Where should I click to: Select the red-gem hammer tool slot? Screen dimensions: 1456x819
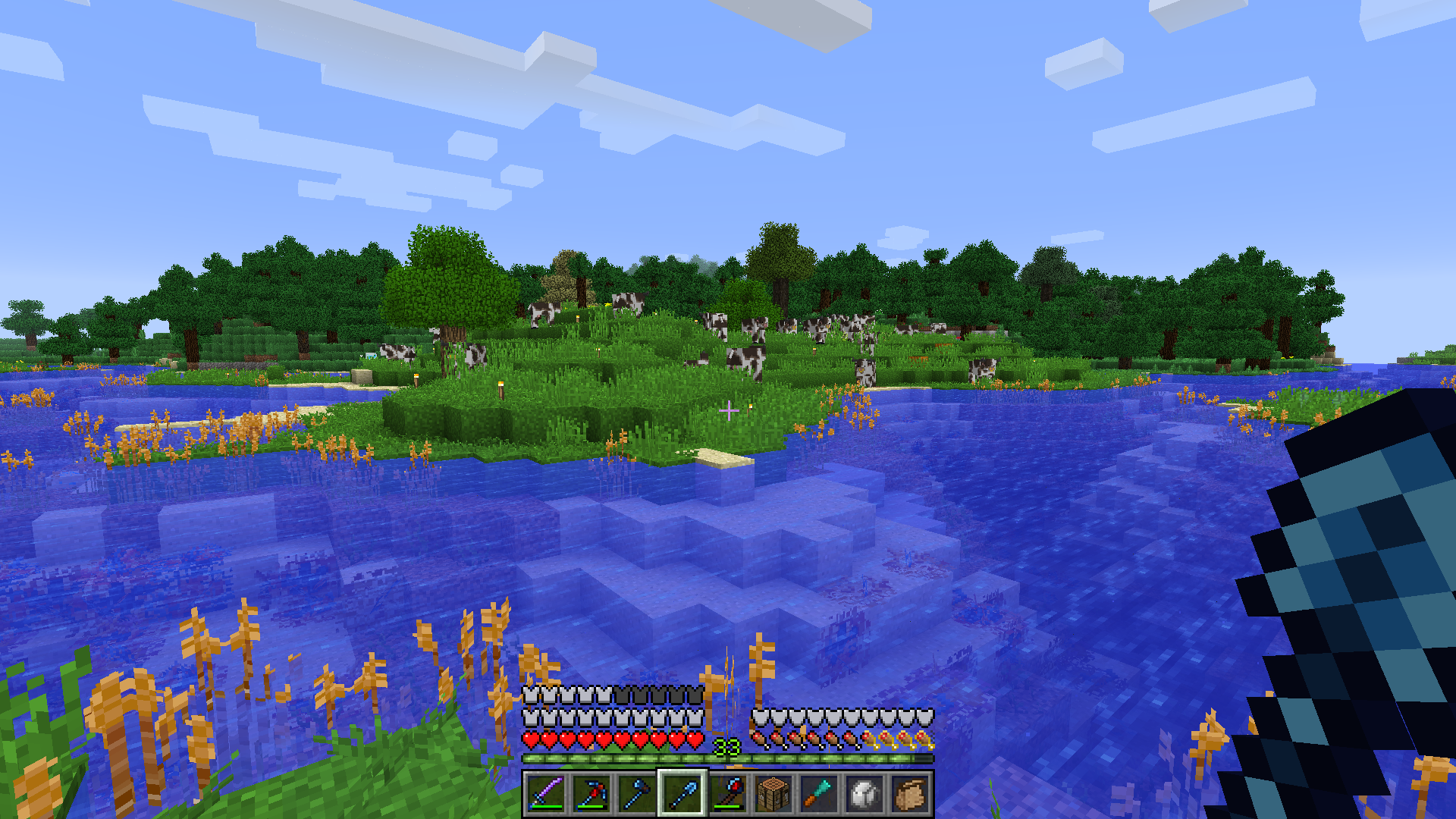pyautogui.click(x=728, y=794)
